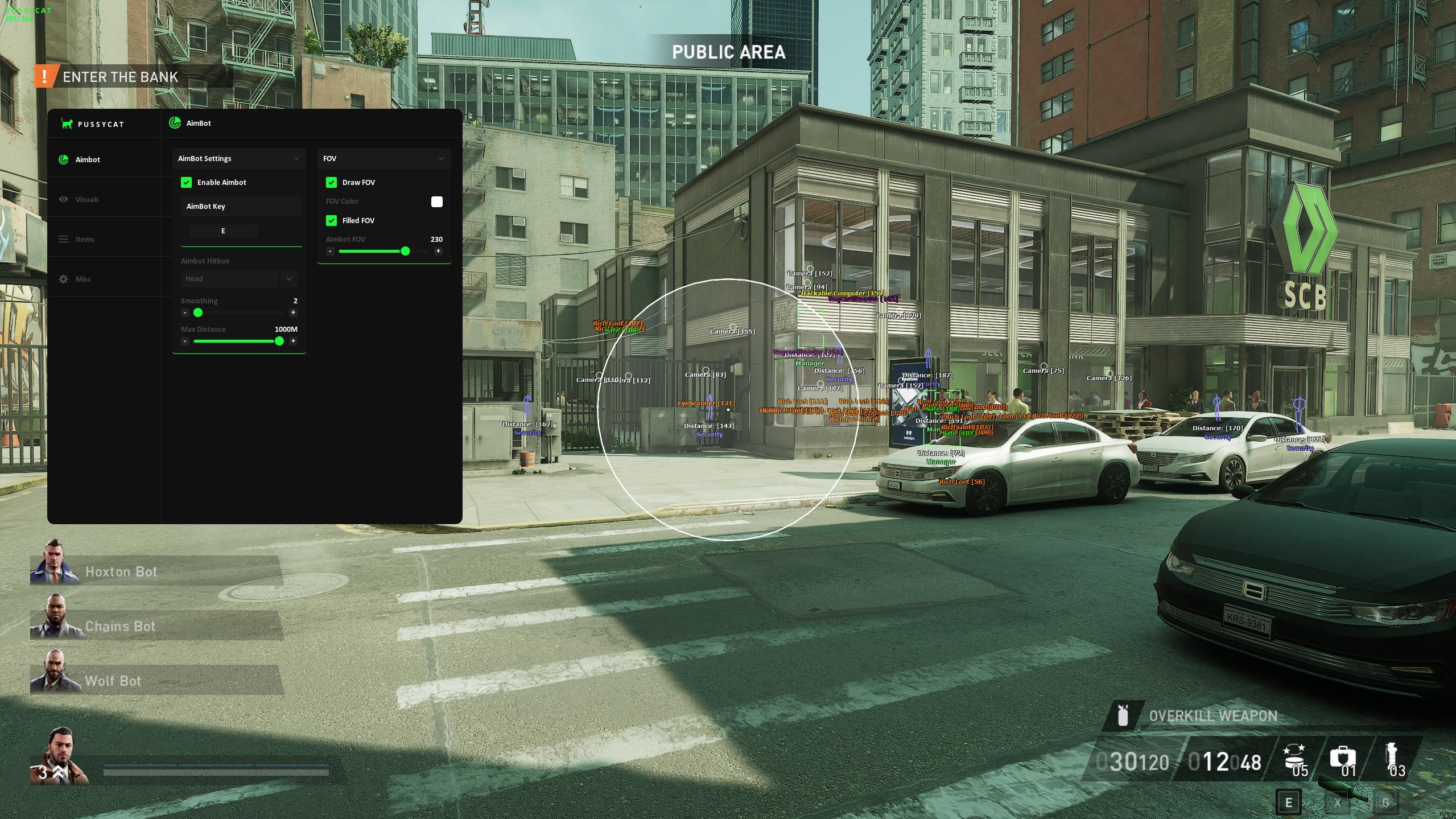
Task: Select the Aimbot sidebar tab
Action: click(87, 160)
